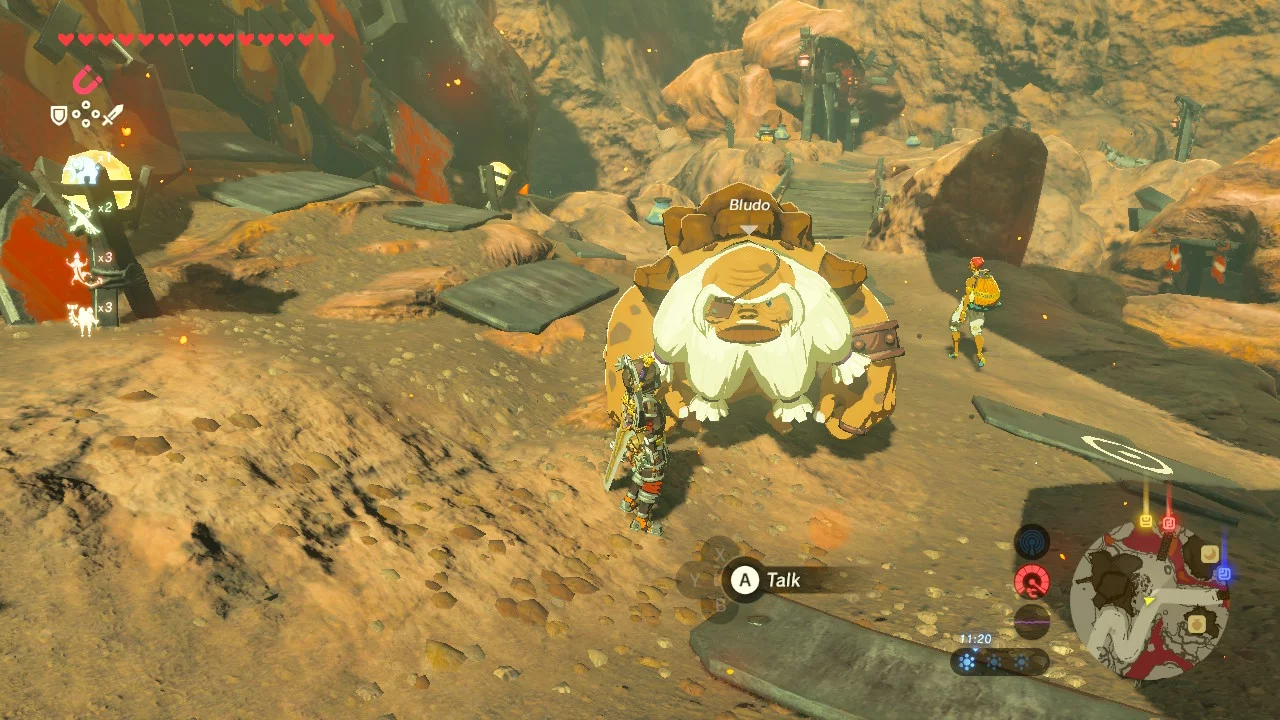Open the shield quick-select icon
The image size is (1280, 720).
59,116
